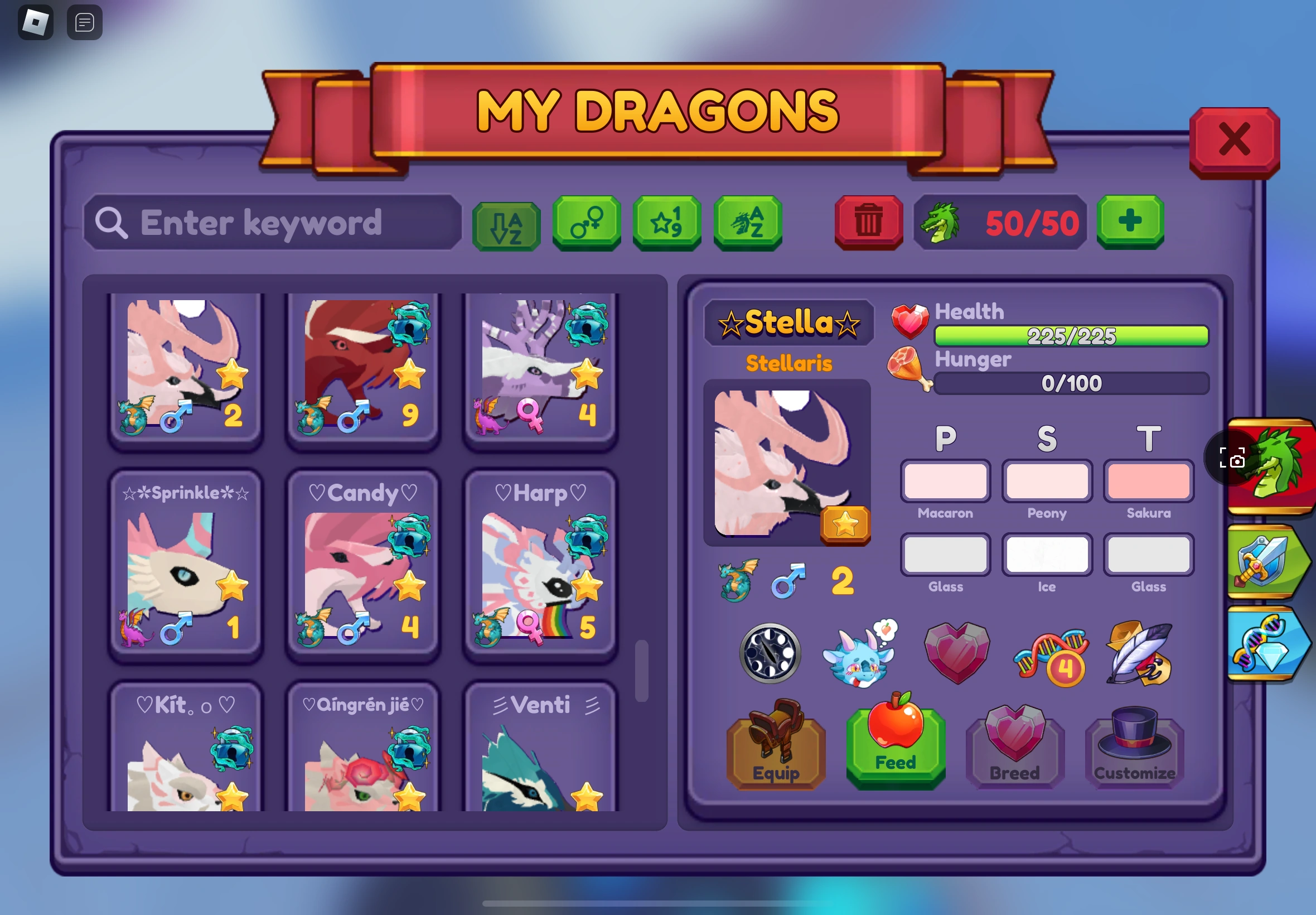Click the Enter keyword search field
Viewport: 1316px width, 915px height.
click(x=272, y=224)
